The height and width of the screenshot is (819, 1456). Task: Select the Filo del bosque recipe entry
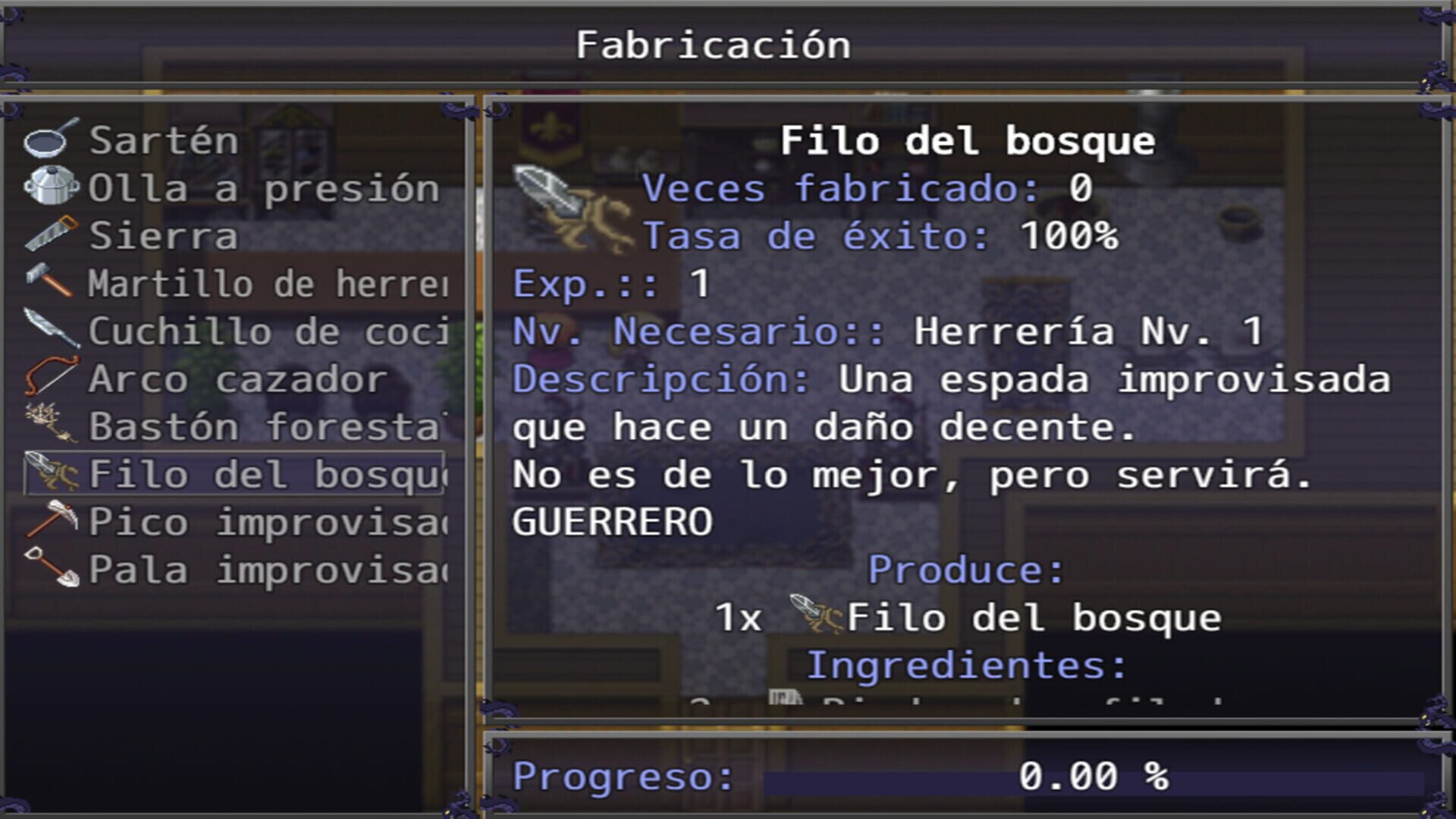click(227, 473)
